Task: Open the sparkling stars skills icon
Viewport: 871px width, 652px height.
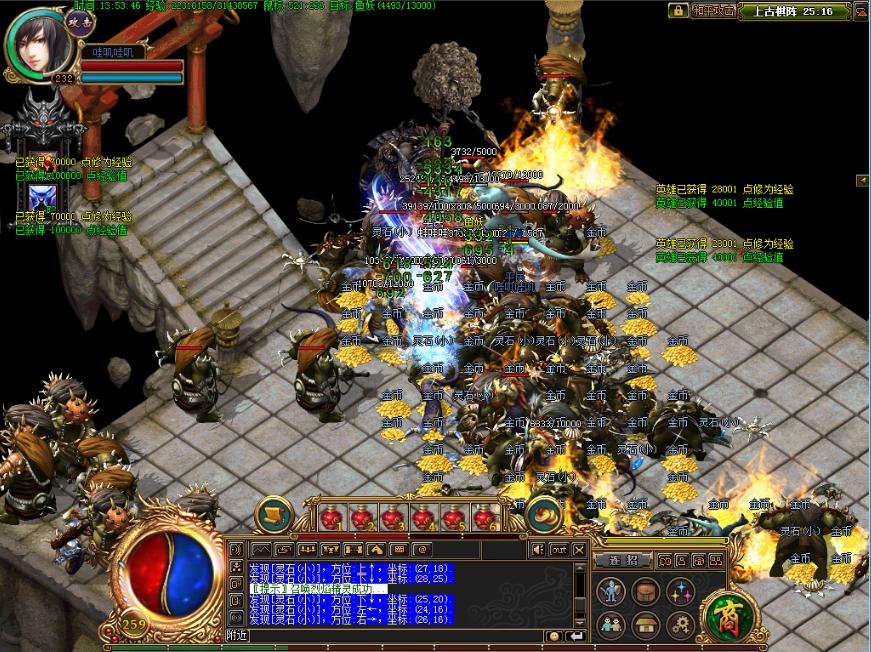Action: 681,592
